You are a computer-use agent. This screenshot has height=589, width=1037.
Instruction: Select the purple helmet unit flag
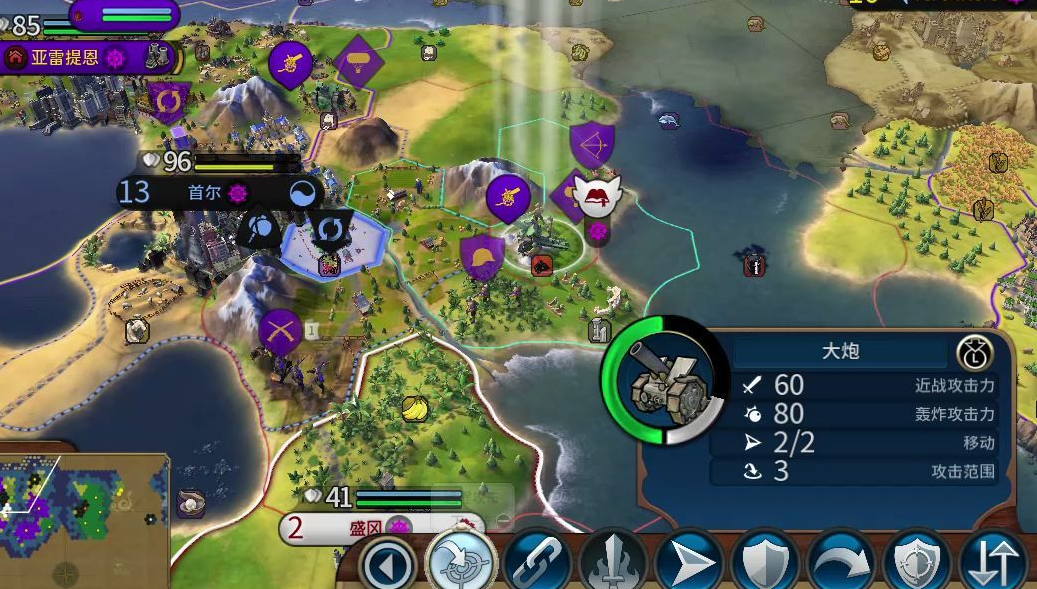482,256
